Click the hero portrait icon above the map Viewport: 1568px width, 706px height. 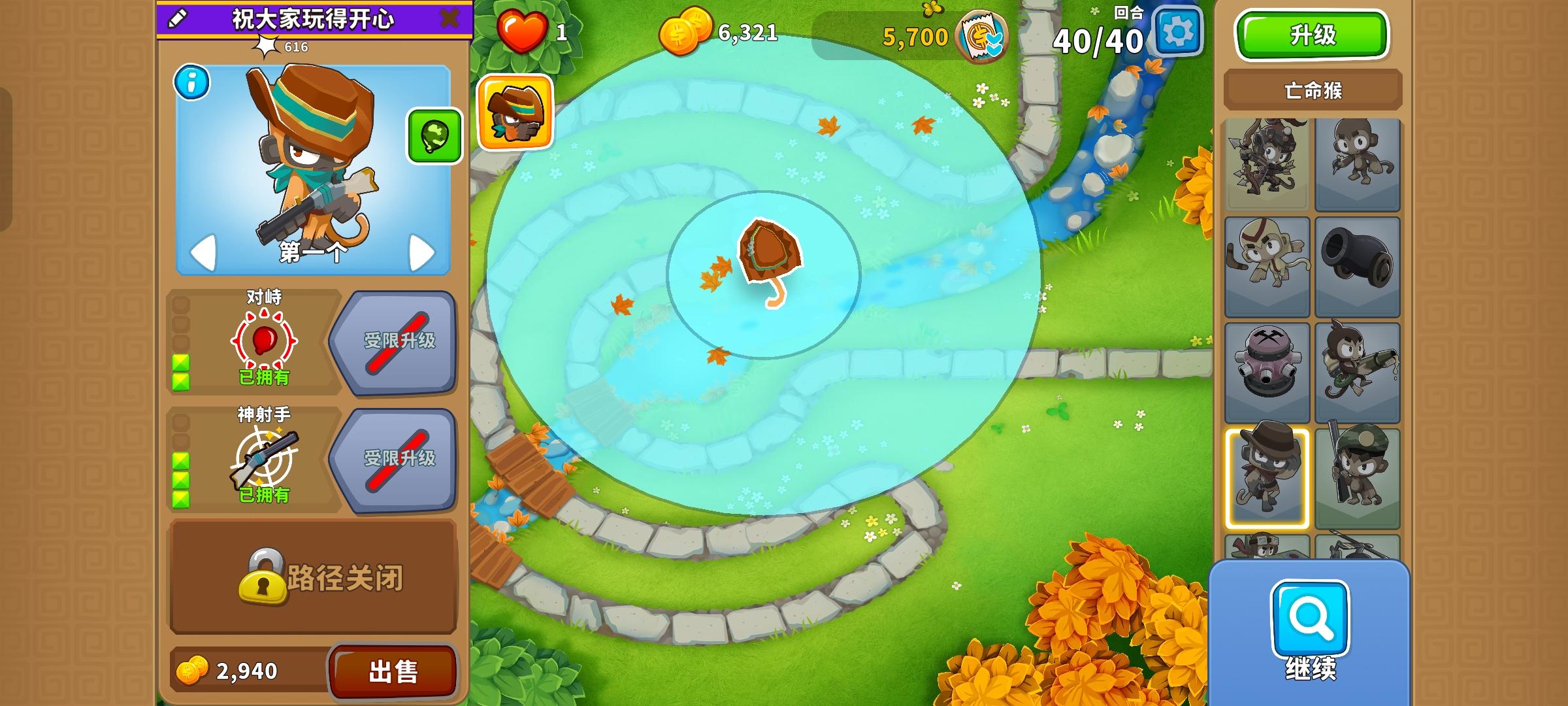click(x=515, y=110)
